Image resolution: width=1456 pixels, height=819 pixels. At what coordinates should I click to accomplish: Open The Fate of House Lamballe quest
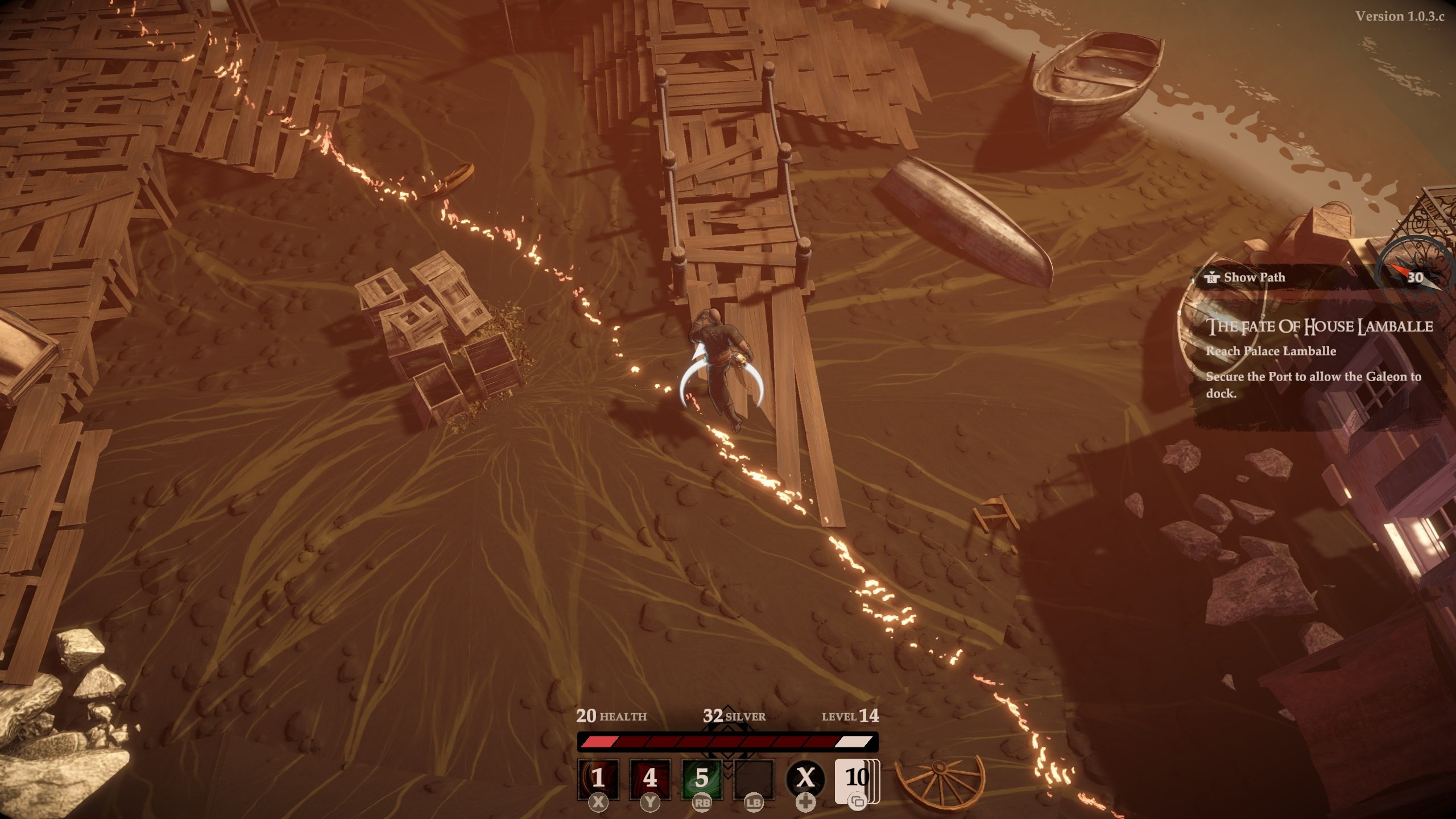(1319, 326)
